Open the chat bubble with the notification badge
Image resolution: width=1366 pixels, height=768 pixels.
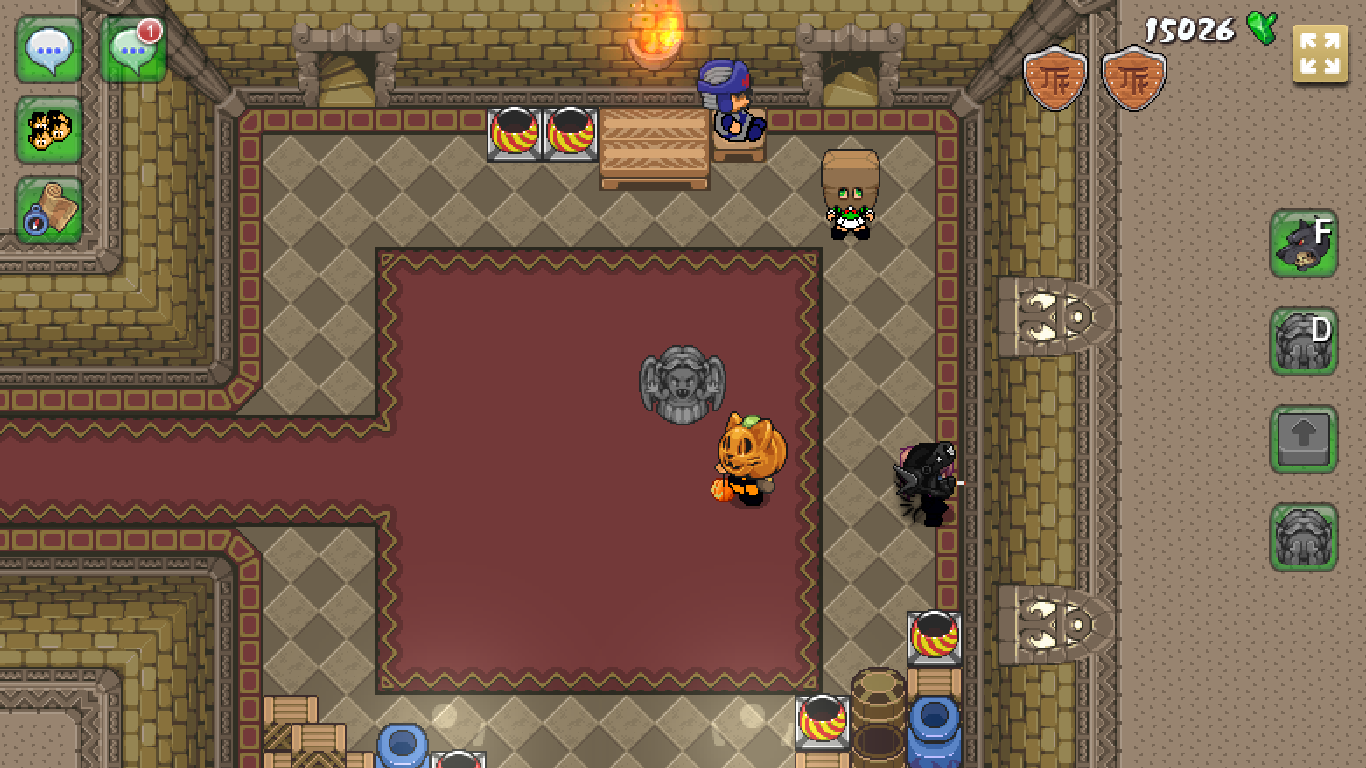coord(133,49)
